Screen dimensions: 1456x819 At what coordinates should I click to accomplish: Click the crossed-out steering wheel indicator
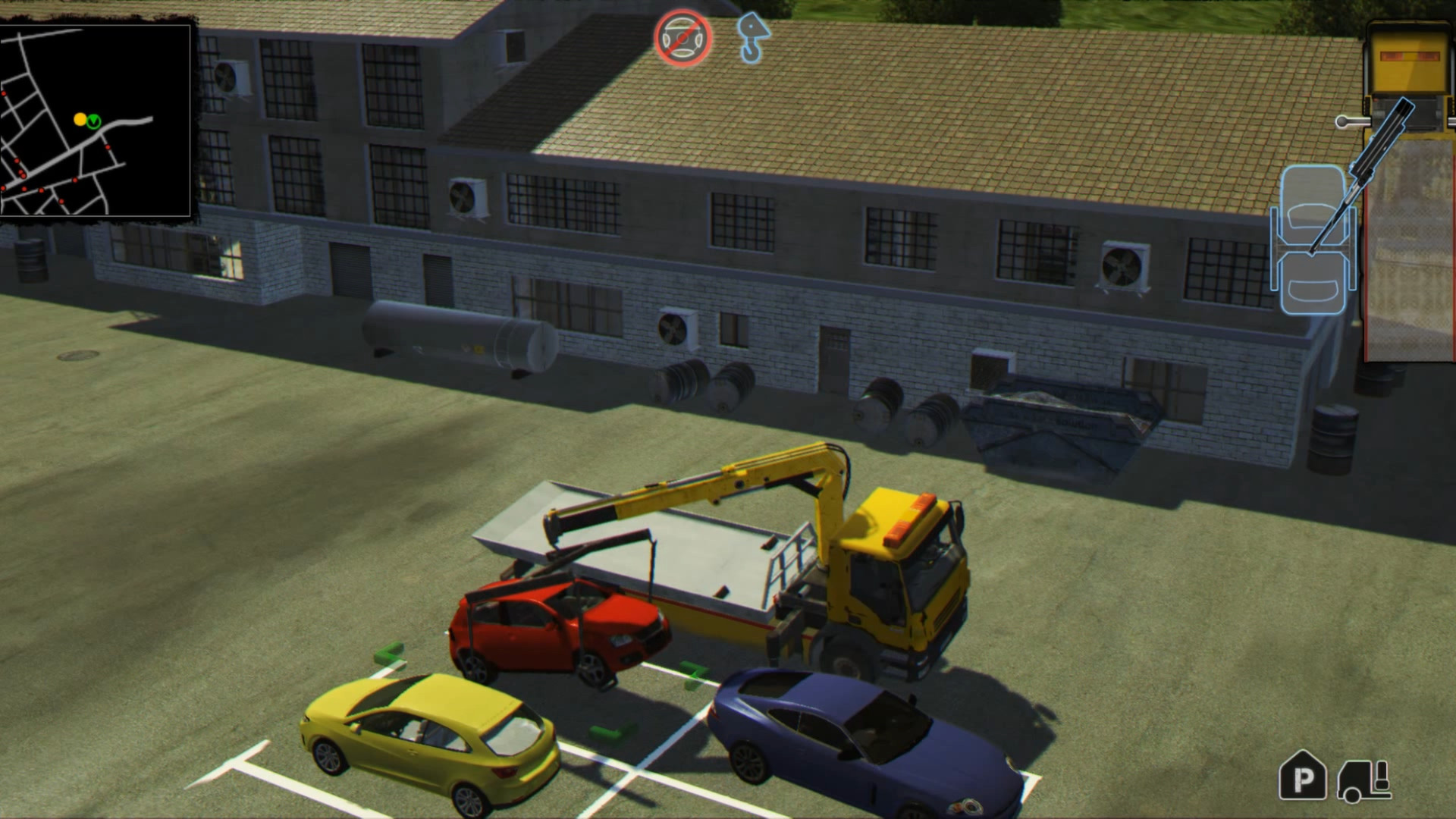[x=682, y=36]
